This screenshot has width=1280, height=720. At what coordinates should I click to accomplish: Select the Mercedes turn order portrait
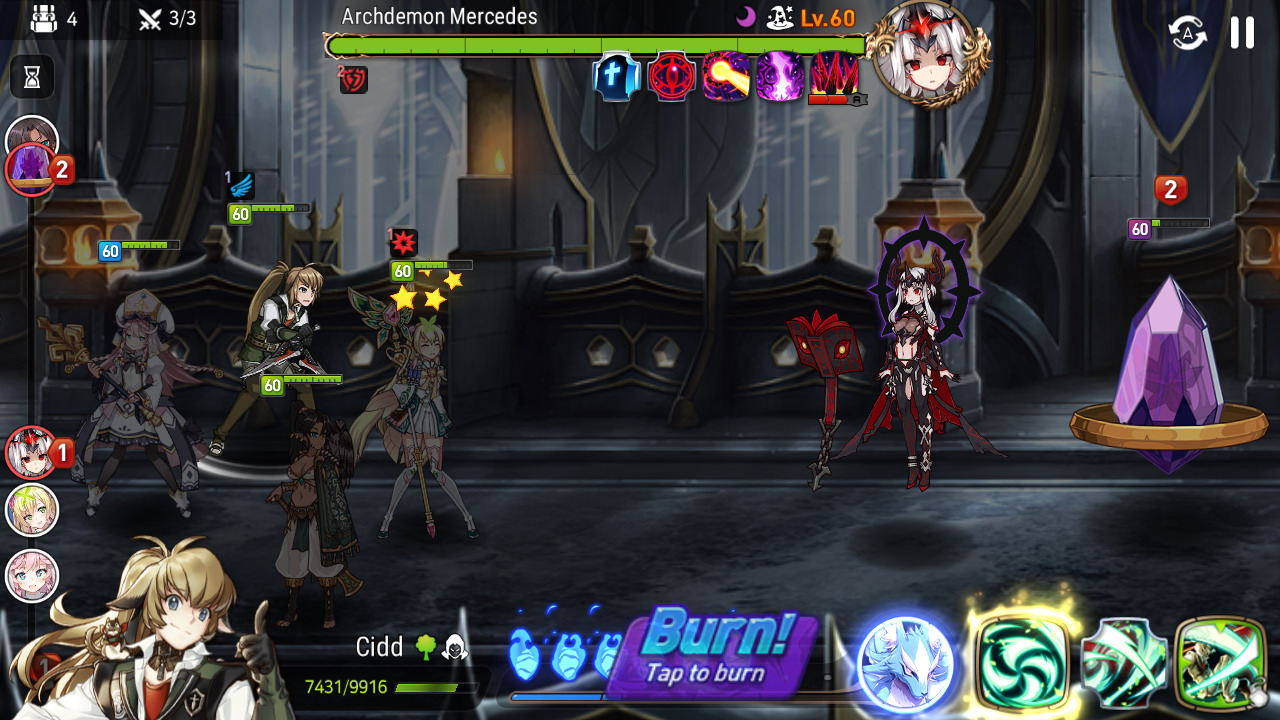pos(32,452)
